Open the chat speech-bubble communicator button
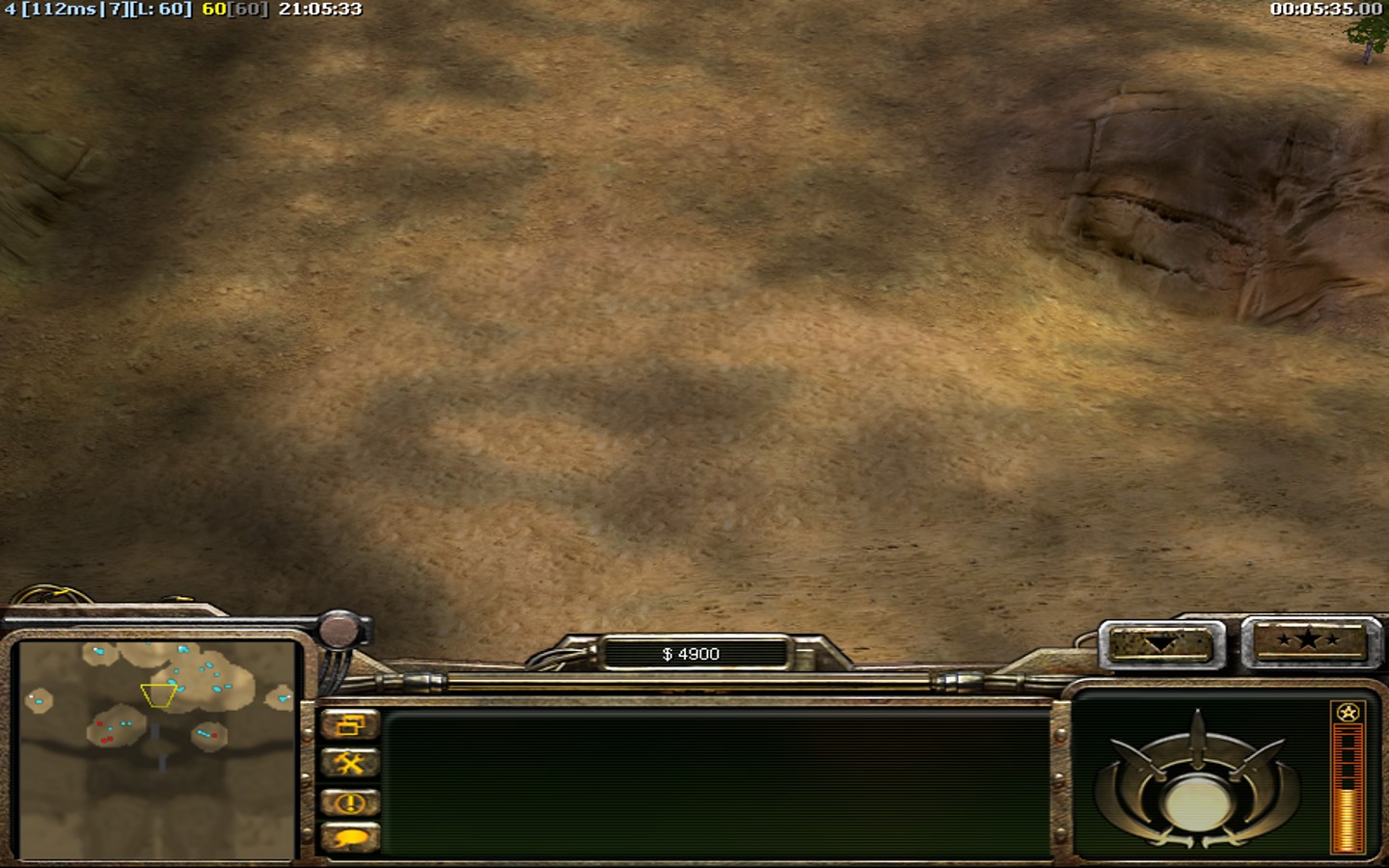This screenshot has height=868, width=1389. point(349,838)
